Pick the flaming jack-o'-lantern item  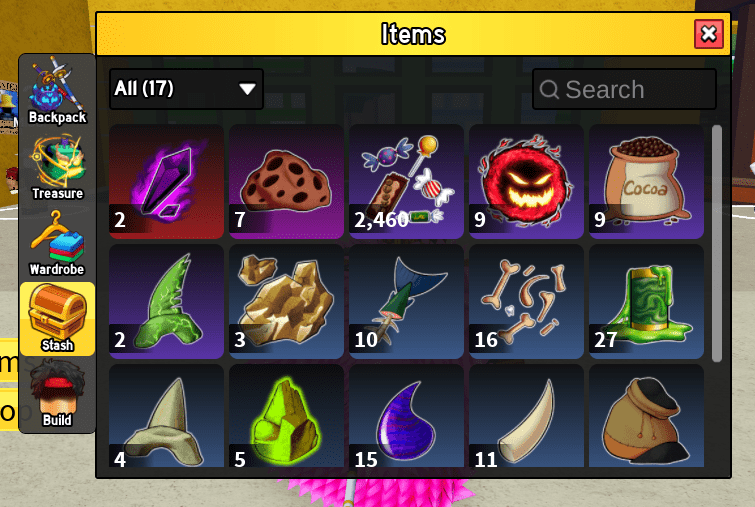point(526,181)
